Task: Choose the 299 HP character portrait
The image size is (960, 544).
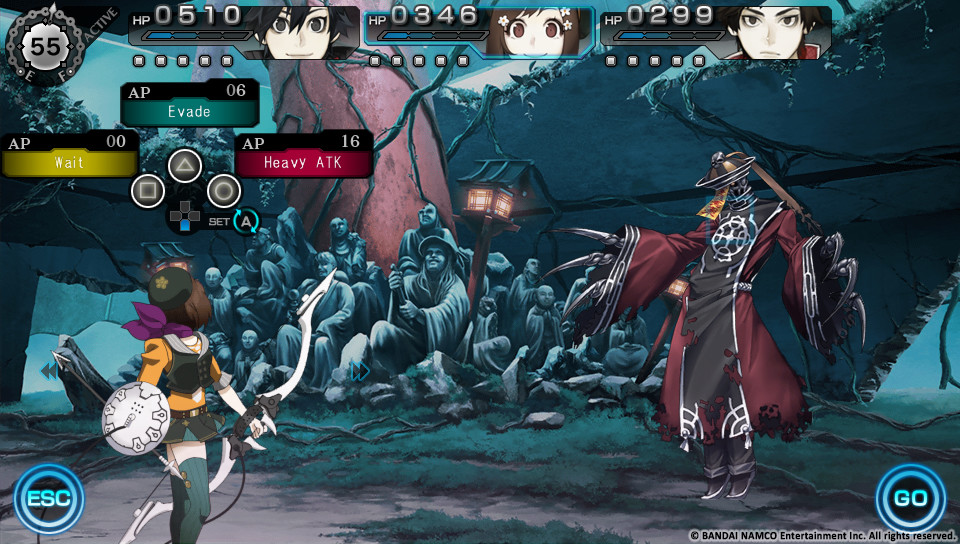Action: 776,32
